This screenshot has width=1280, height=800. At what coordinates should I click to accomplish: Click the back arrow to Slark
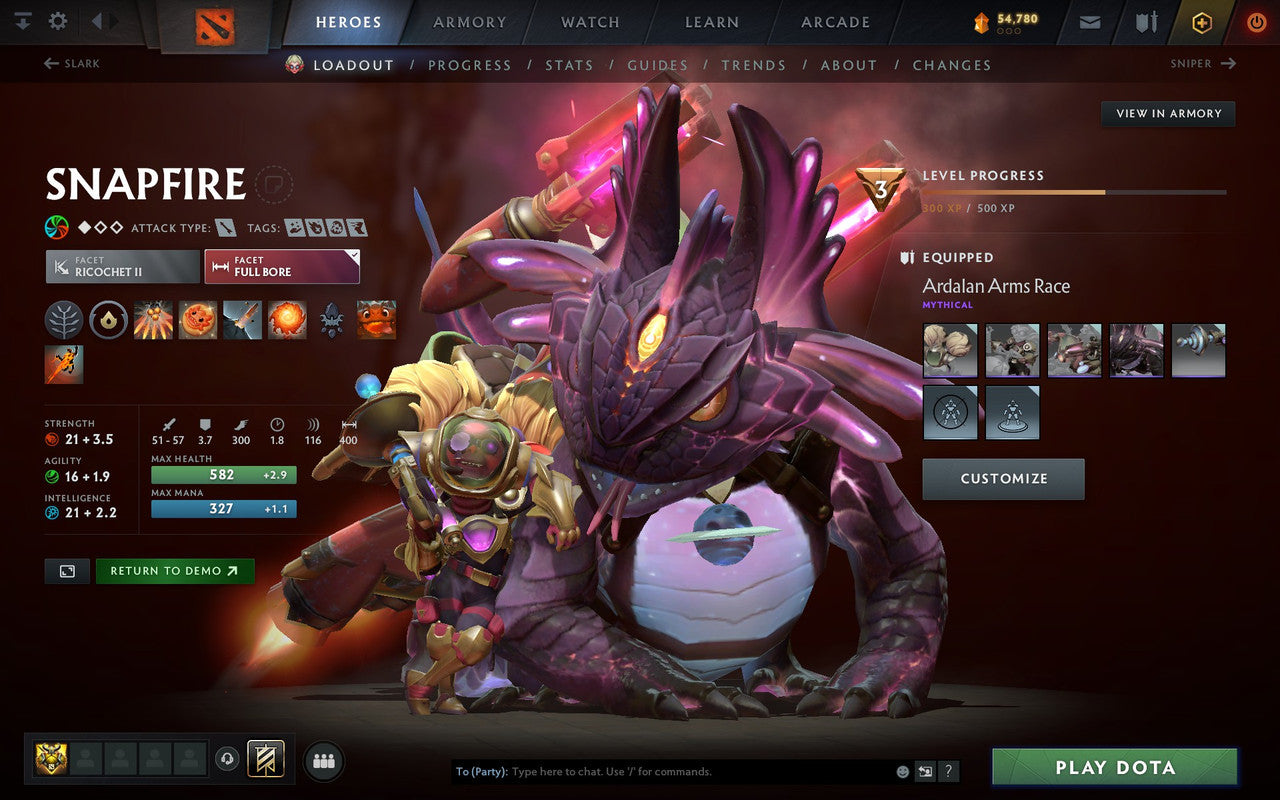point(49,63)
